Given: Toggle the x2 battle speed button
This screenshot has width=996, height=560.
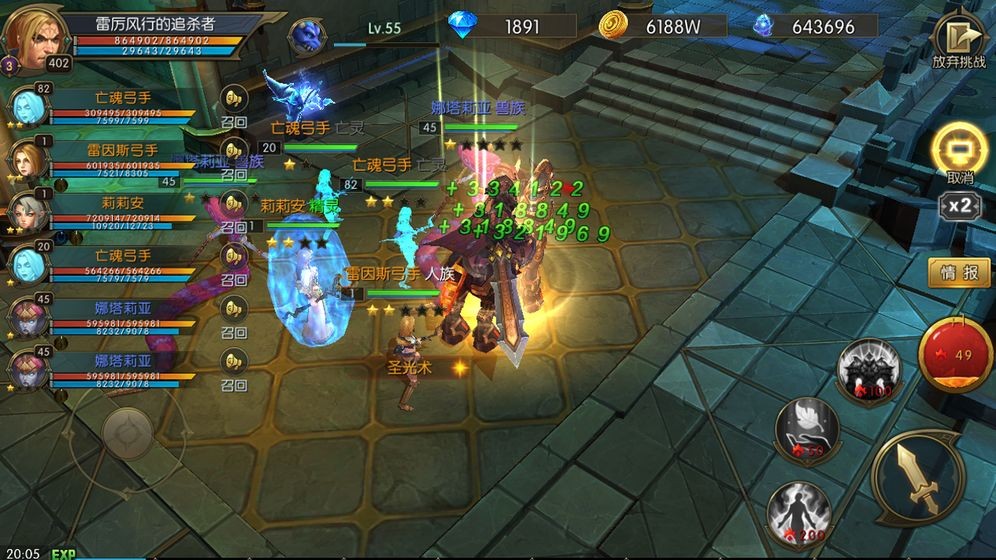Looking at the screenshot, I should coord(960,206).
